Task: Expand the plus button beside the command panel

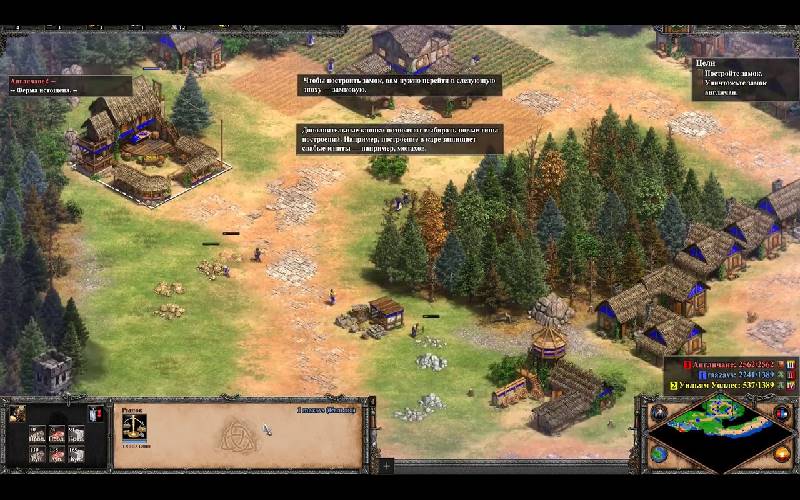Action: click(388, 465)
